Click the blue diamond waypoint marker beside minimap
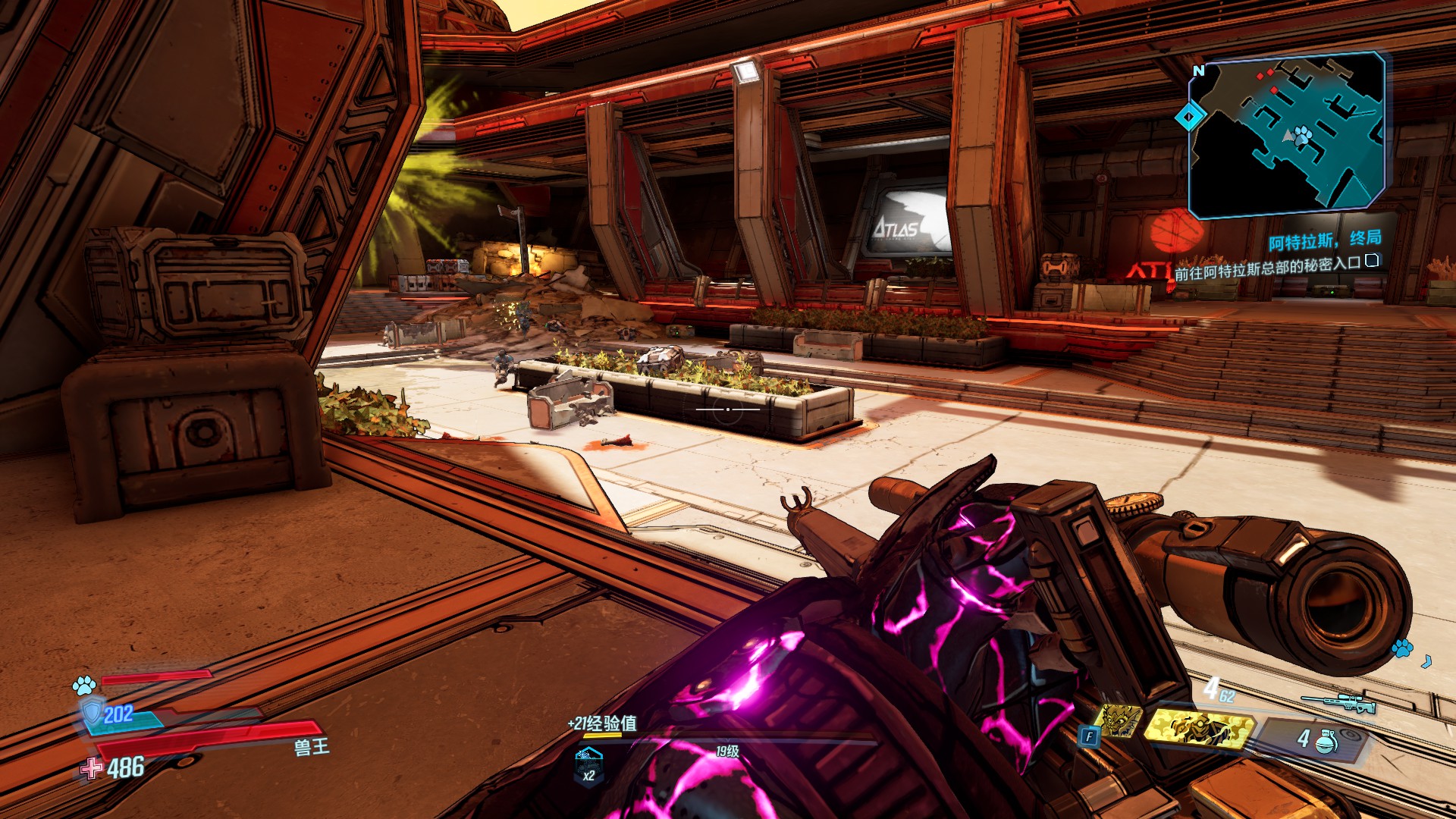Image resolution: width=1456 pixels, height=819 pixels. pos(1189,117)
